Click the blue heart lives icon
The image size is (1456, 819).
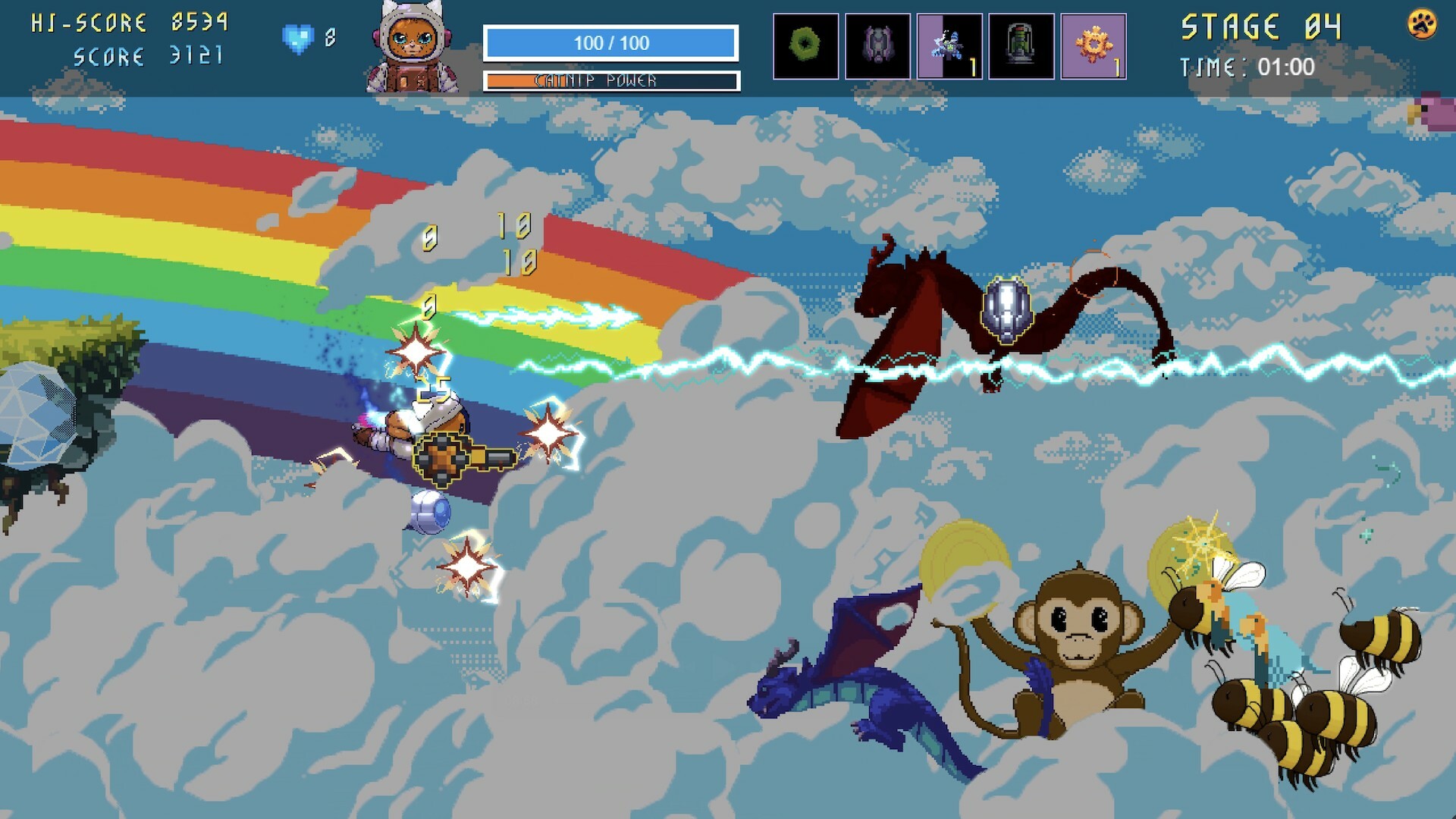(x=298, y=35)
